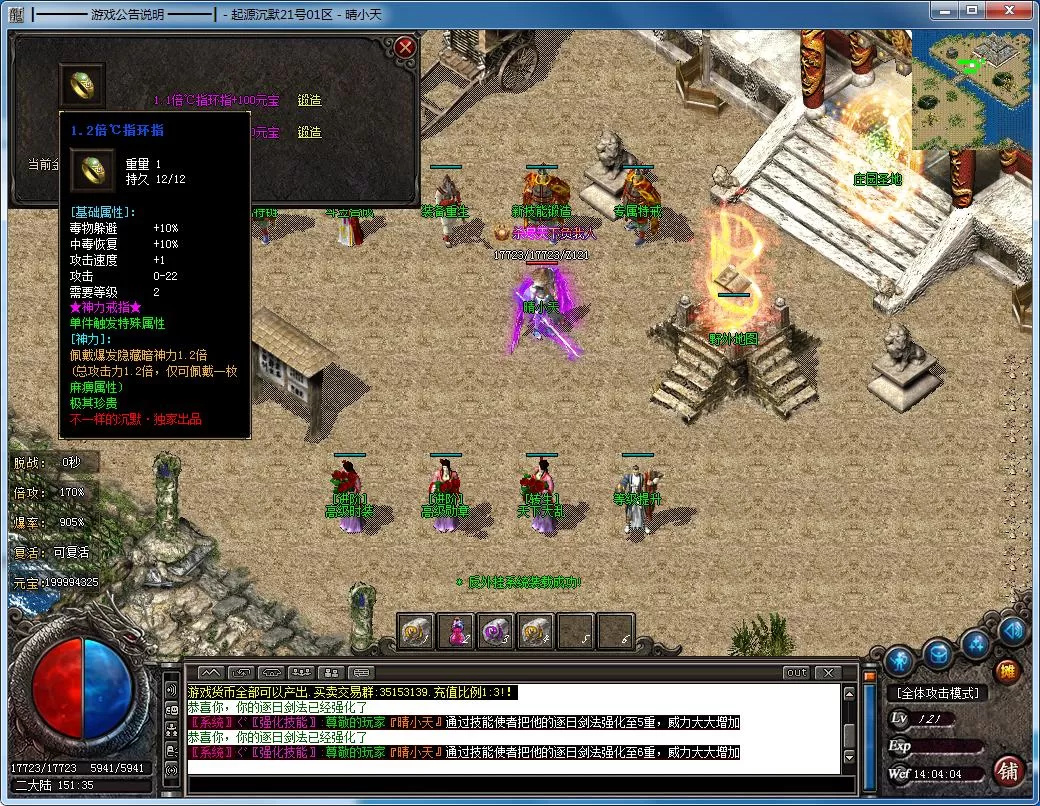Screen dimensions: 1040x806
Task: Open the red 铺 shop button
Action: coord(1008,771)
